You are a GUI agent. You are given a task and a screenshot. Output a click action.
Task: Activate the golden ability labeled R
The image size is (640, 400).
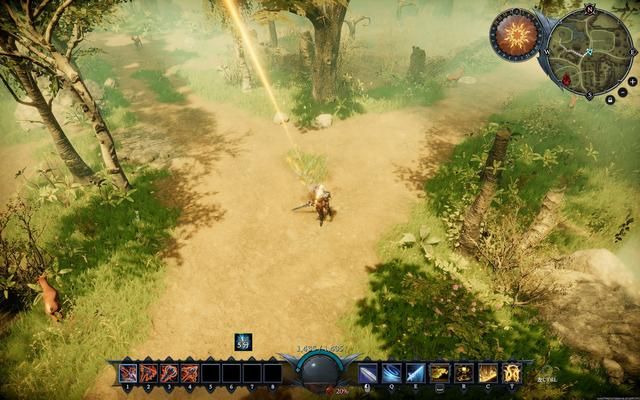pos(464,373)
